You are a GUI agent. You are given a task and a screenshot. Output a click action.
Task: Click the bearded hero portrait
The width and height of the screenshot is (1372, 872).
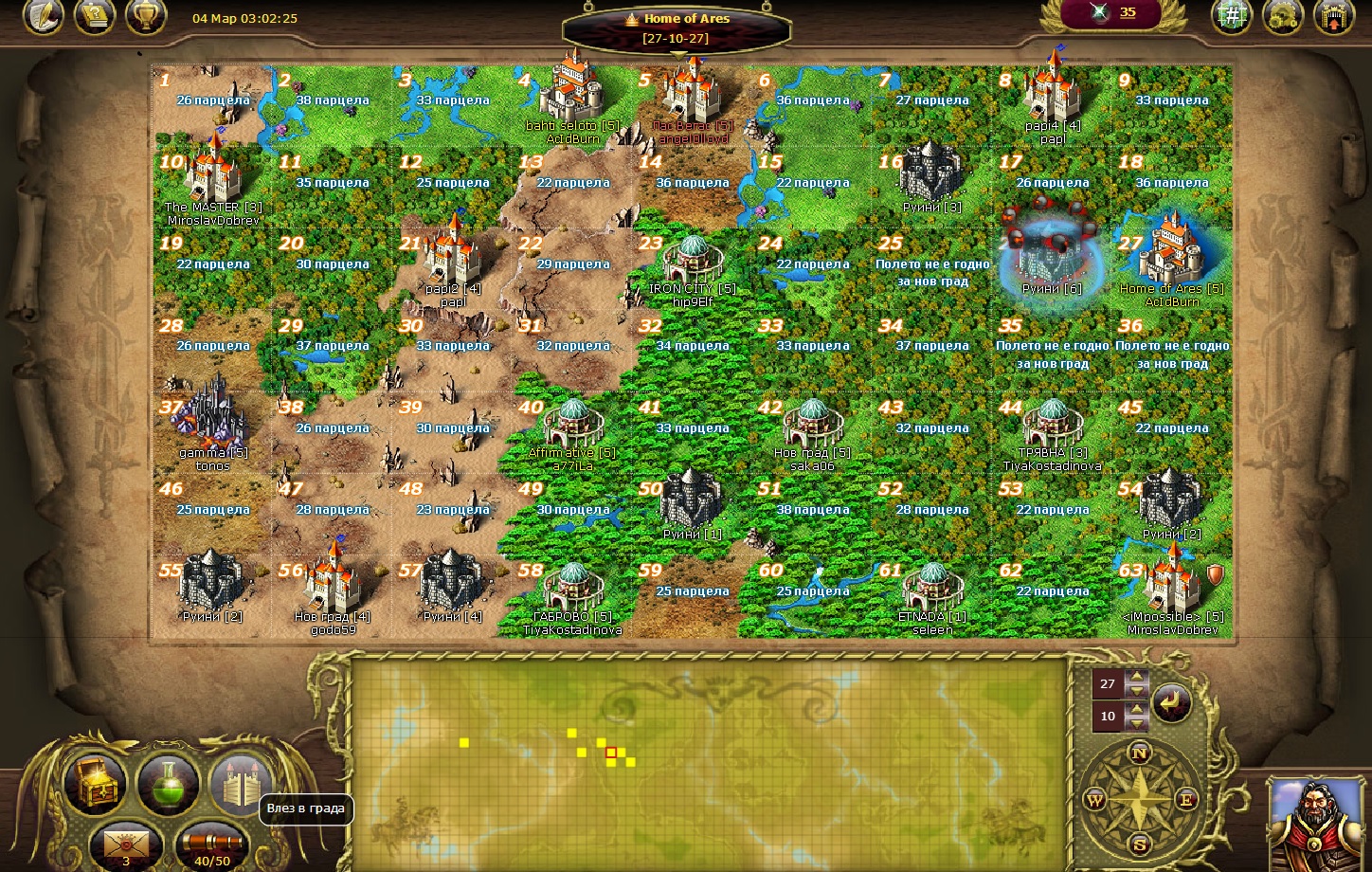(1317, 823)
